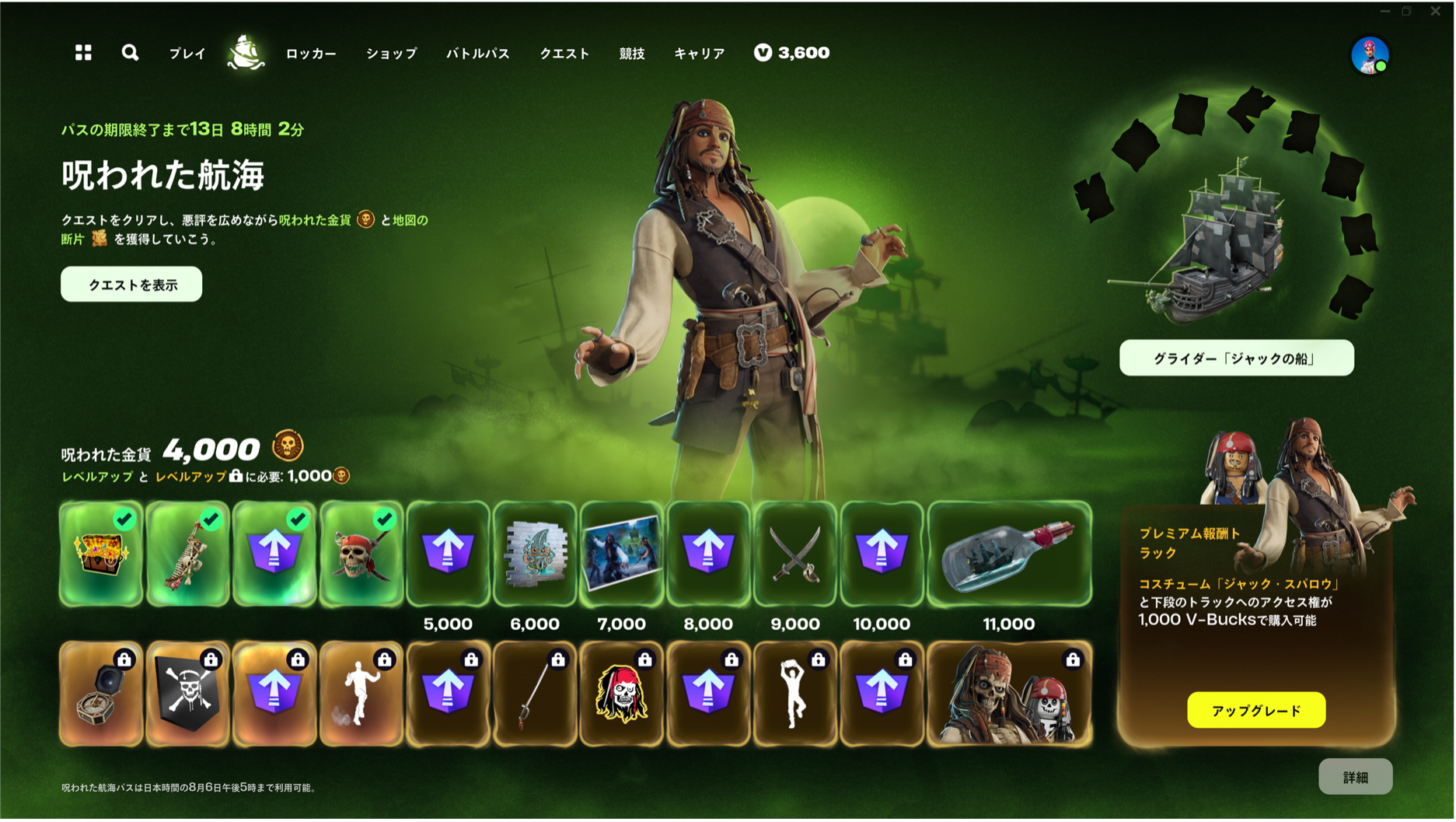Pick the locked compass premium reward

point(101,694)
